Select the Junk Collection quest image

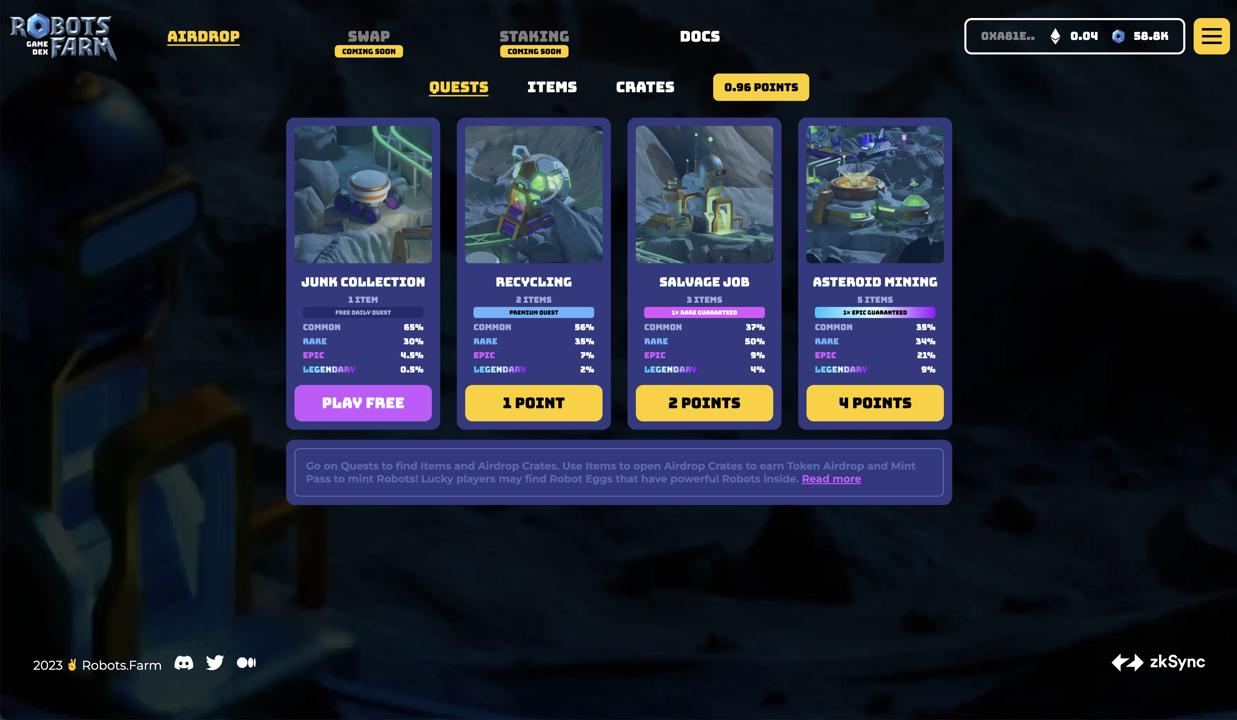[363, 194]
